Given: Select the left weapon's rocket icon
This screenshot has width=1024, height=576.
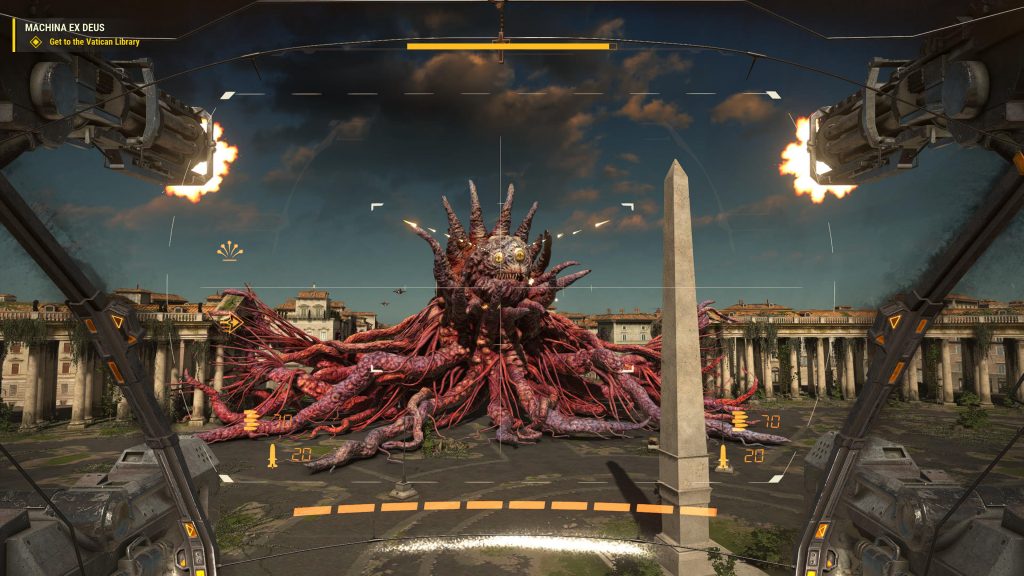Looking at the screenshot, I should [272, 456].
